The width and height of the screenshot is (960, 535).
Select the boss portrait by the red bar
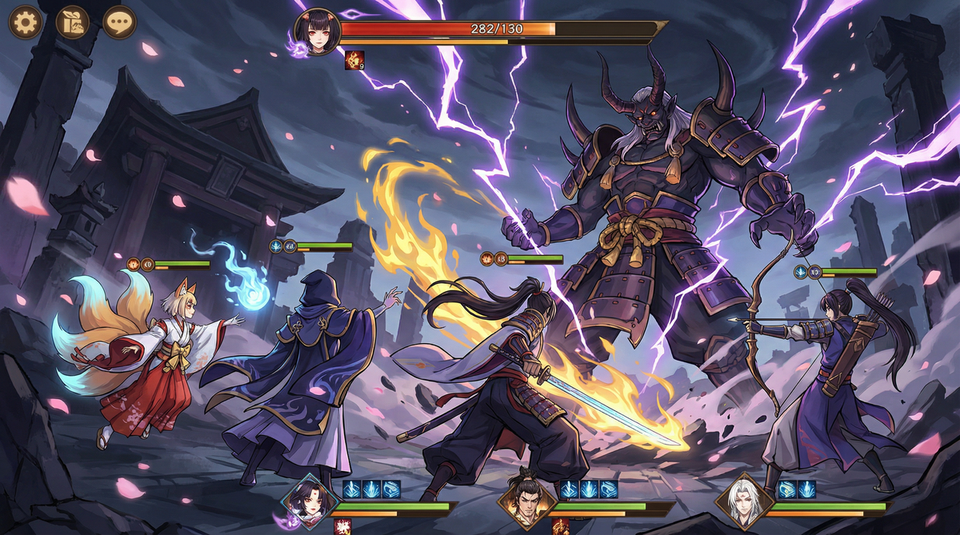(x=317, y=32)
